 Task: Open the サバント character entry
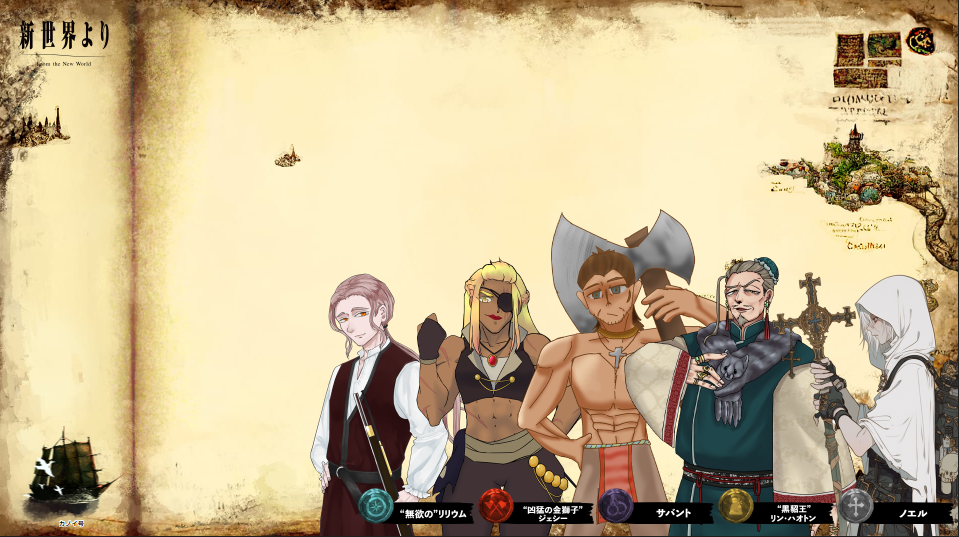pos(673,513)
